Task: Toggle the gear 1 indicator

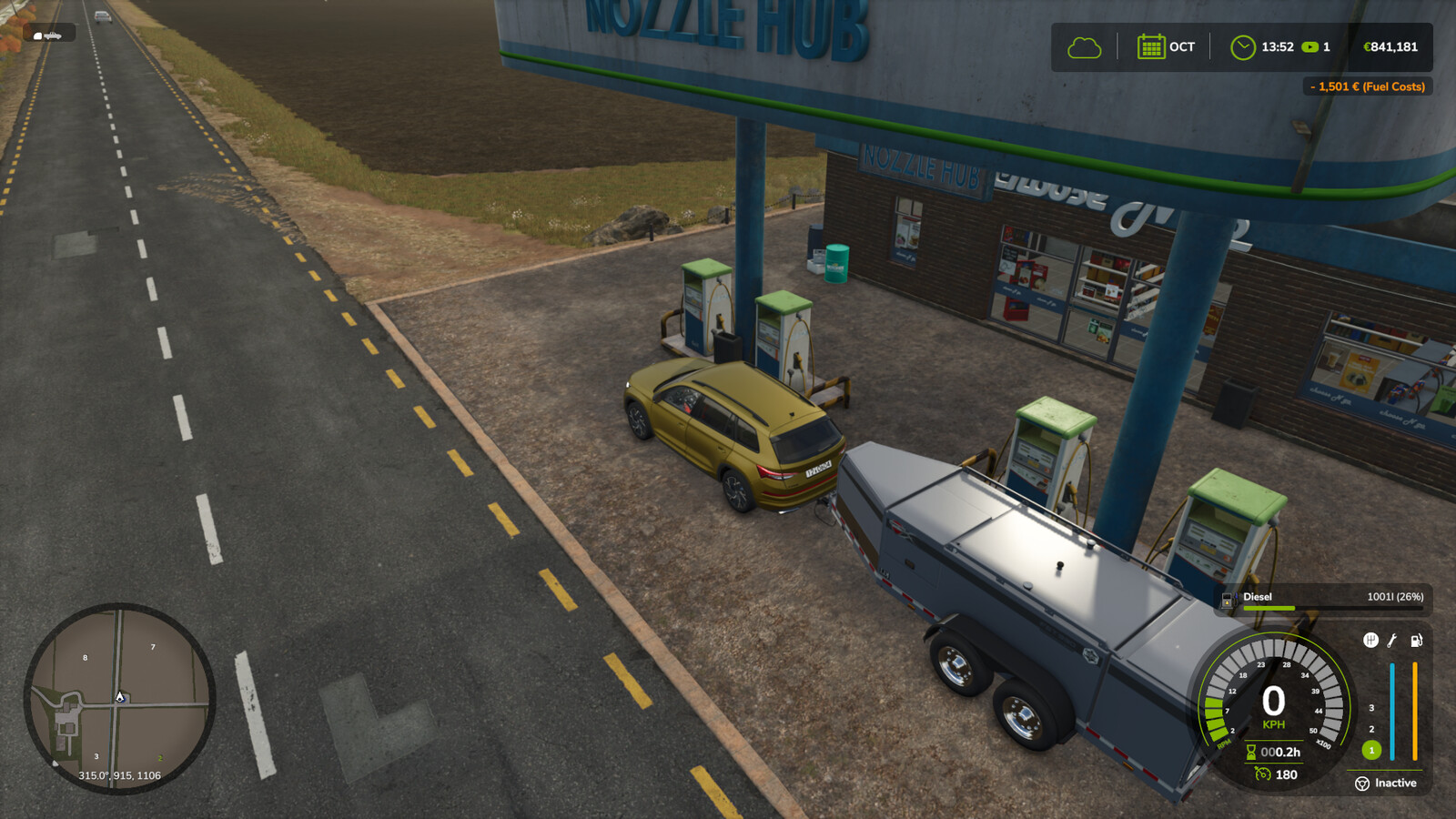Action: tap(1371, 750)
